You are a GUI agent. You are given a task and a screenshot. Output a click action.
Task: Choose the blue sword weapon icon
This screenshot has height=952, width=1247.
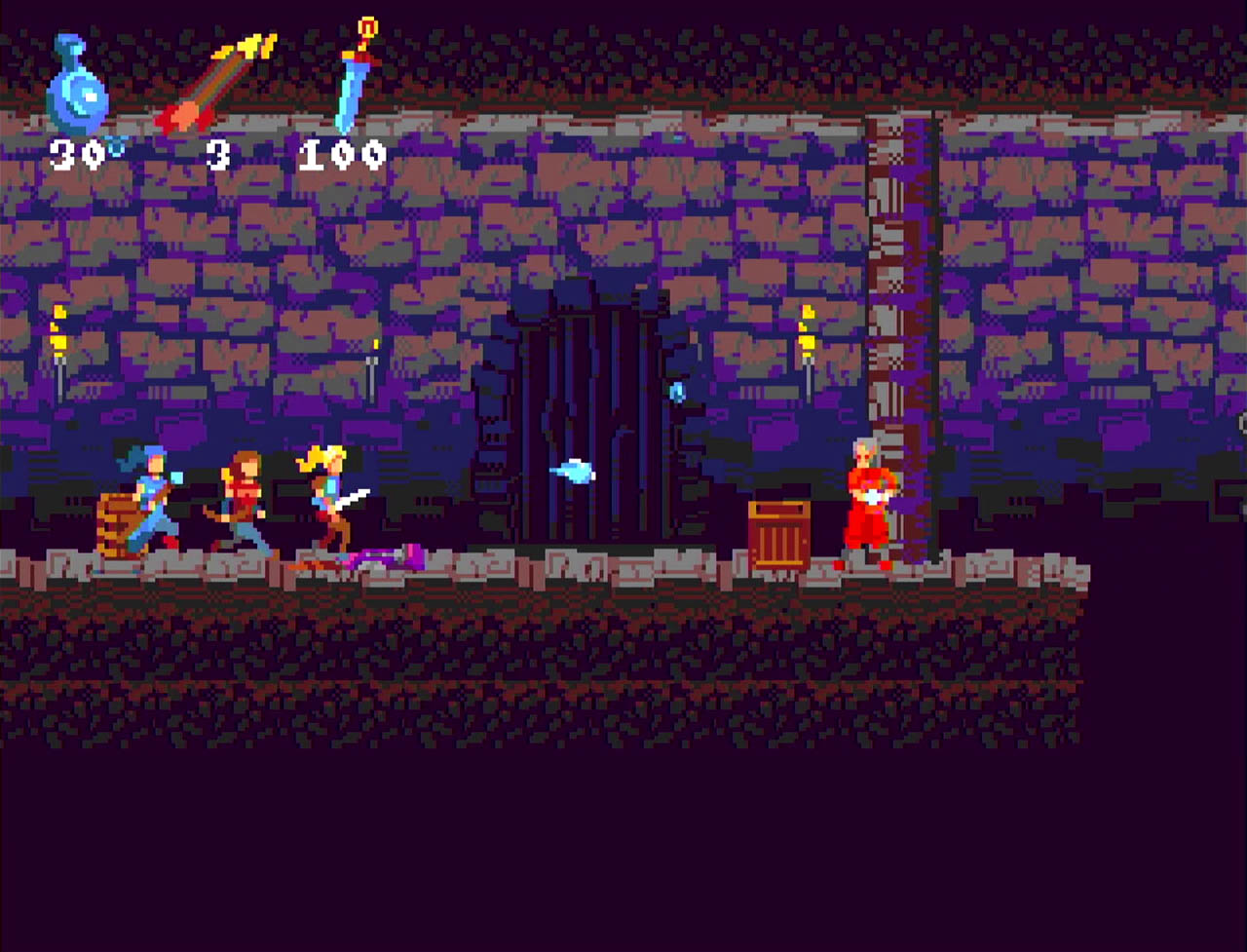pos(355,78)
